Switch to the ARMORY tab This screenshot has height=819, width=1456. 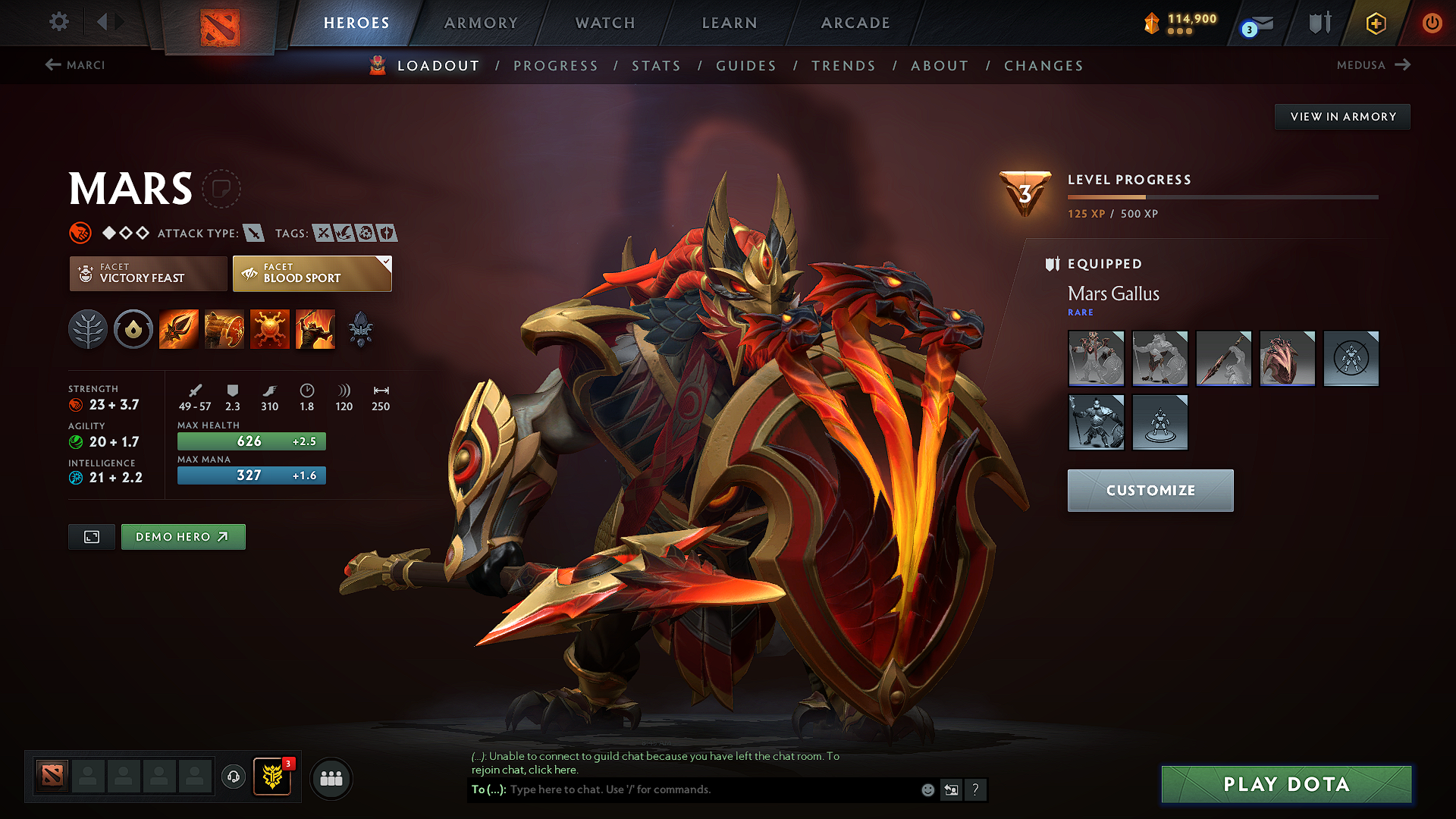coord(480,23)
